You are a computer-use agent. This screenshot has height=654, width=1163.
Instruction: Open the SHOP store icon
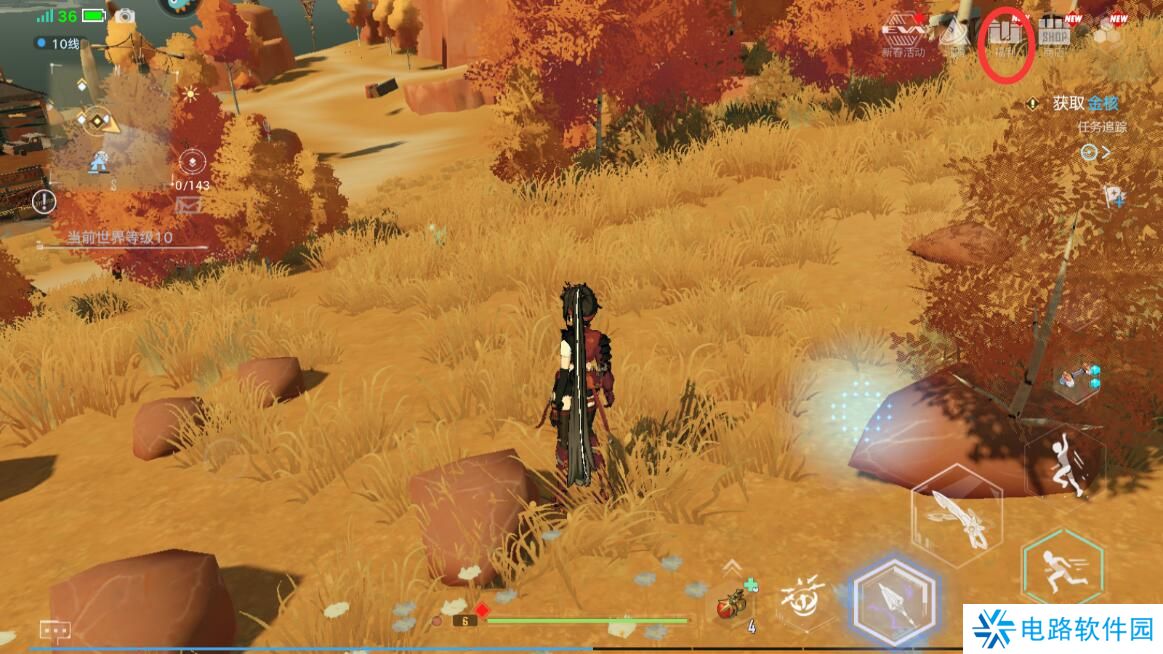pyautogui.click(x=1054, y=36)
